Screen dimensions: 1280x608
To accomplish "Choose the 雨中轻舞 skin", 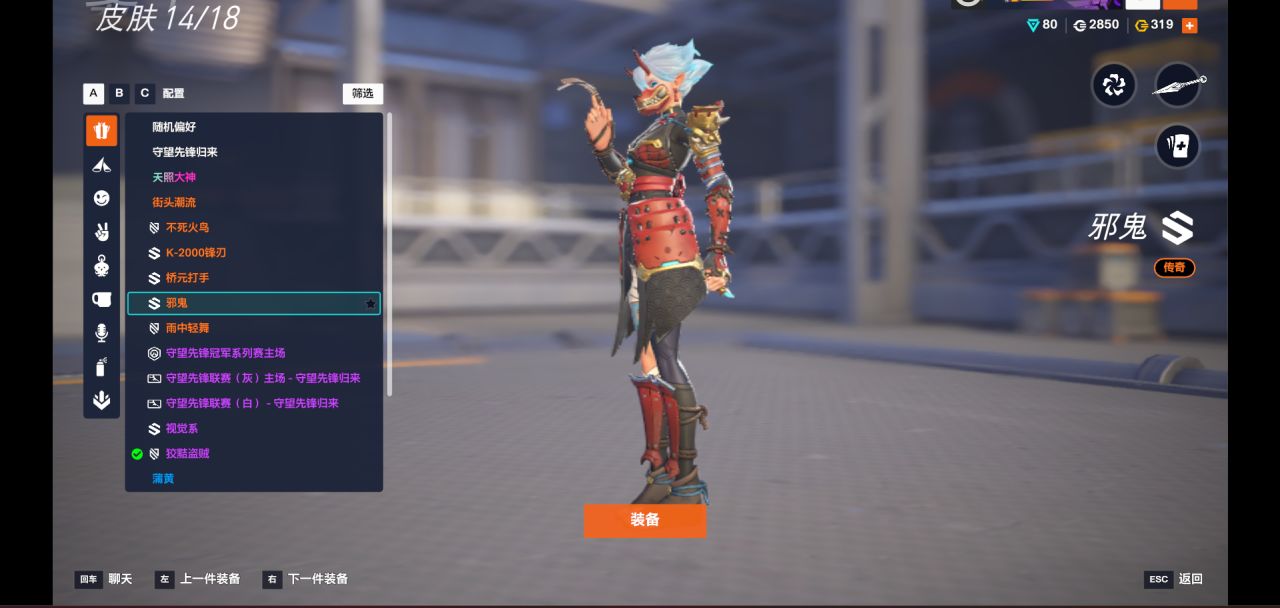I will pos(187,328).
